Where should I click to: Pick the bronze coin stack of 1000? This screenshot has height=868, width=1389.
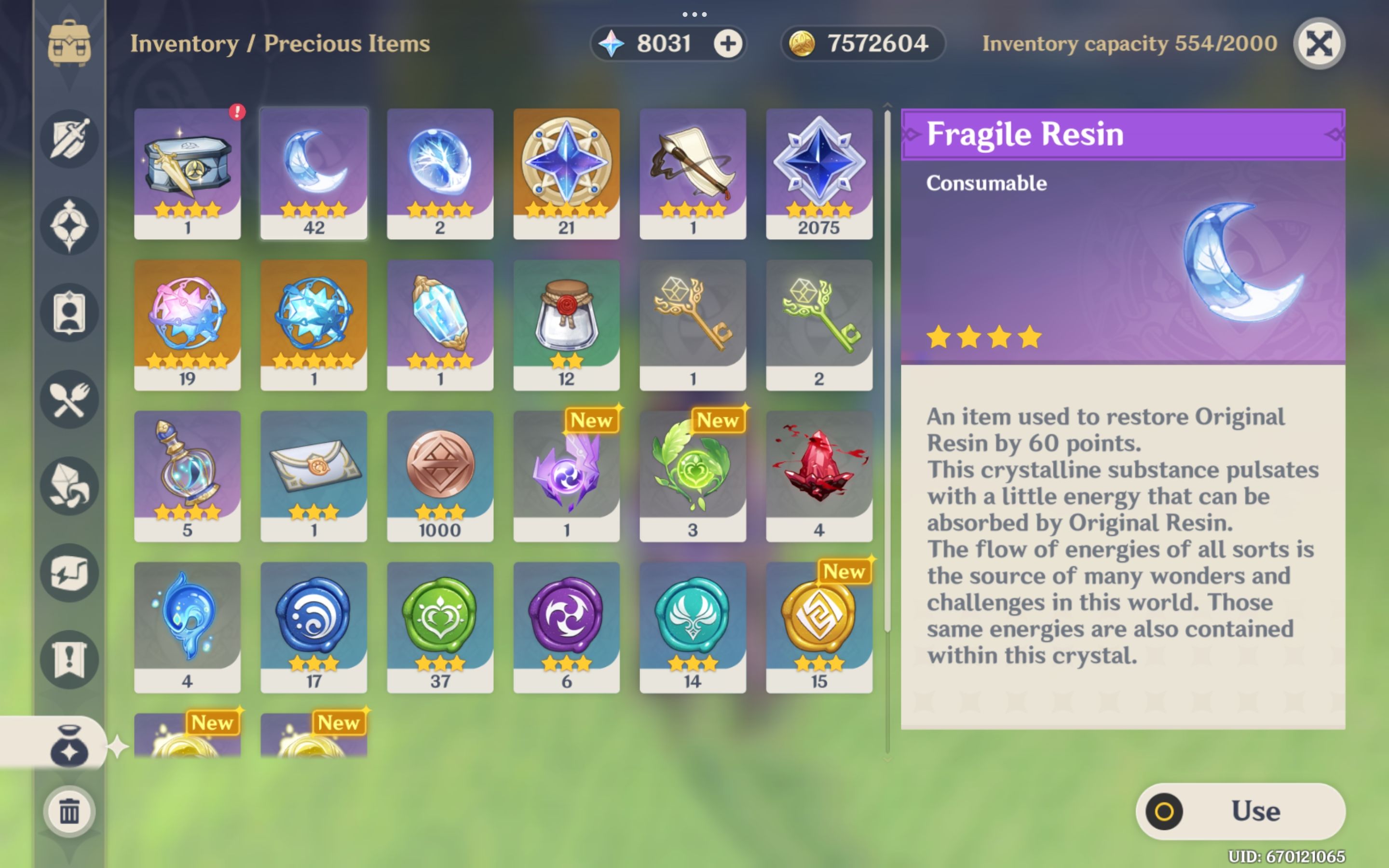tap(440, 475)
